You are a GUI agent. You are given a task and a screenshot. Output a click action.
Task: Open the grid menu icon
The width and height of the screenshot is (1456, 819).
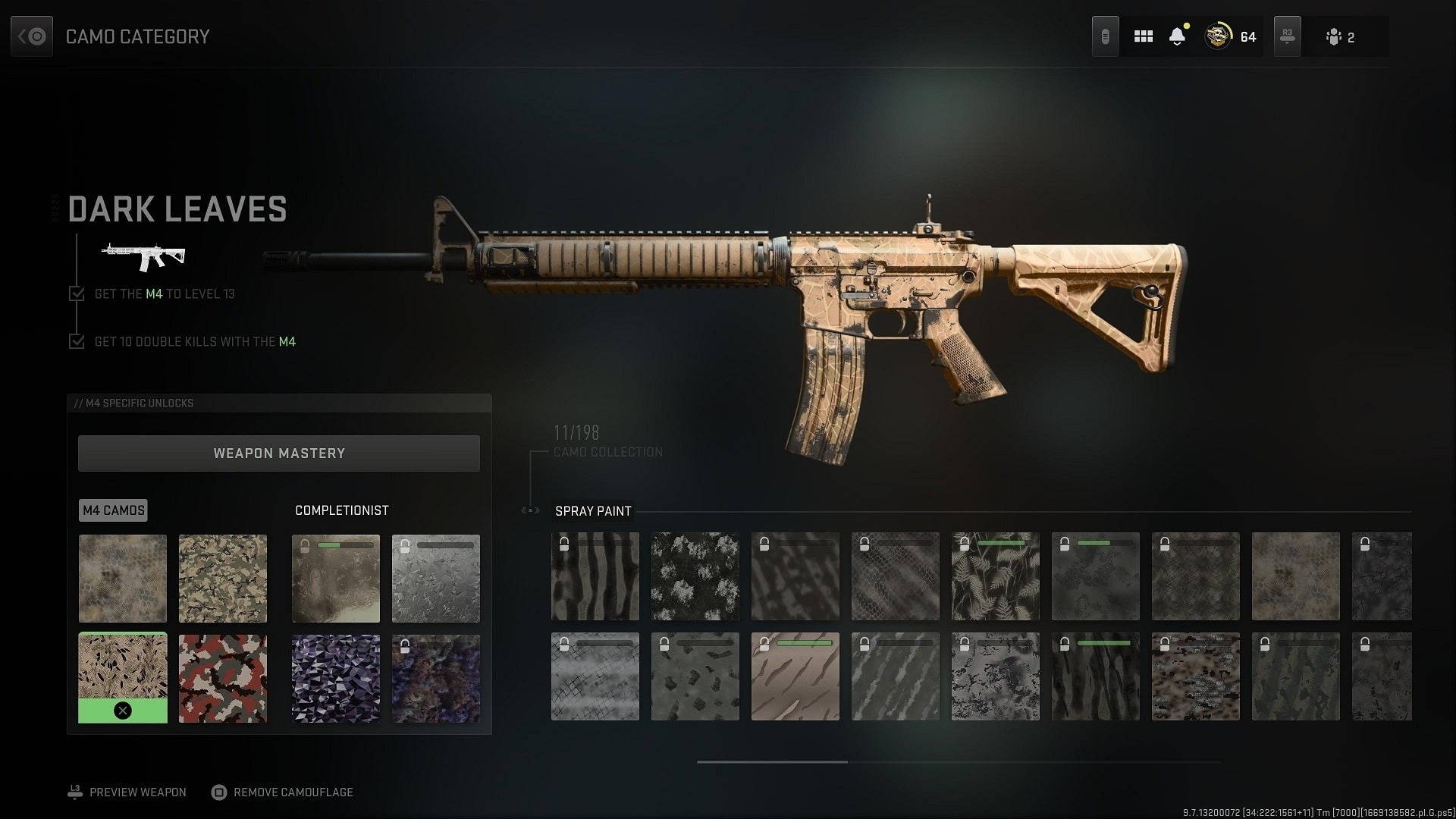click(x=1144, y=36)
